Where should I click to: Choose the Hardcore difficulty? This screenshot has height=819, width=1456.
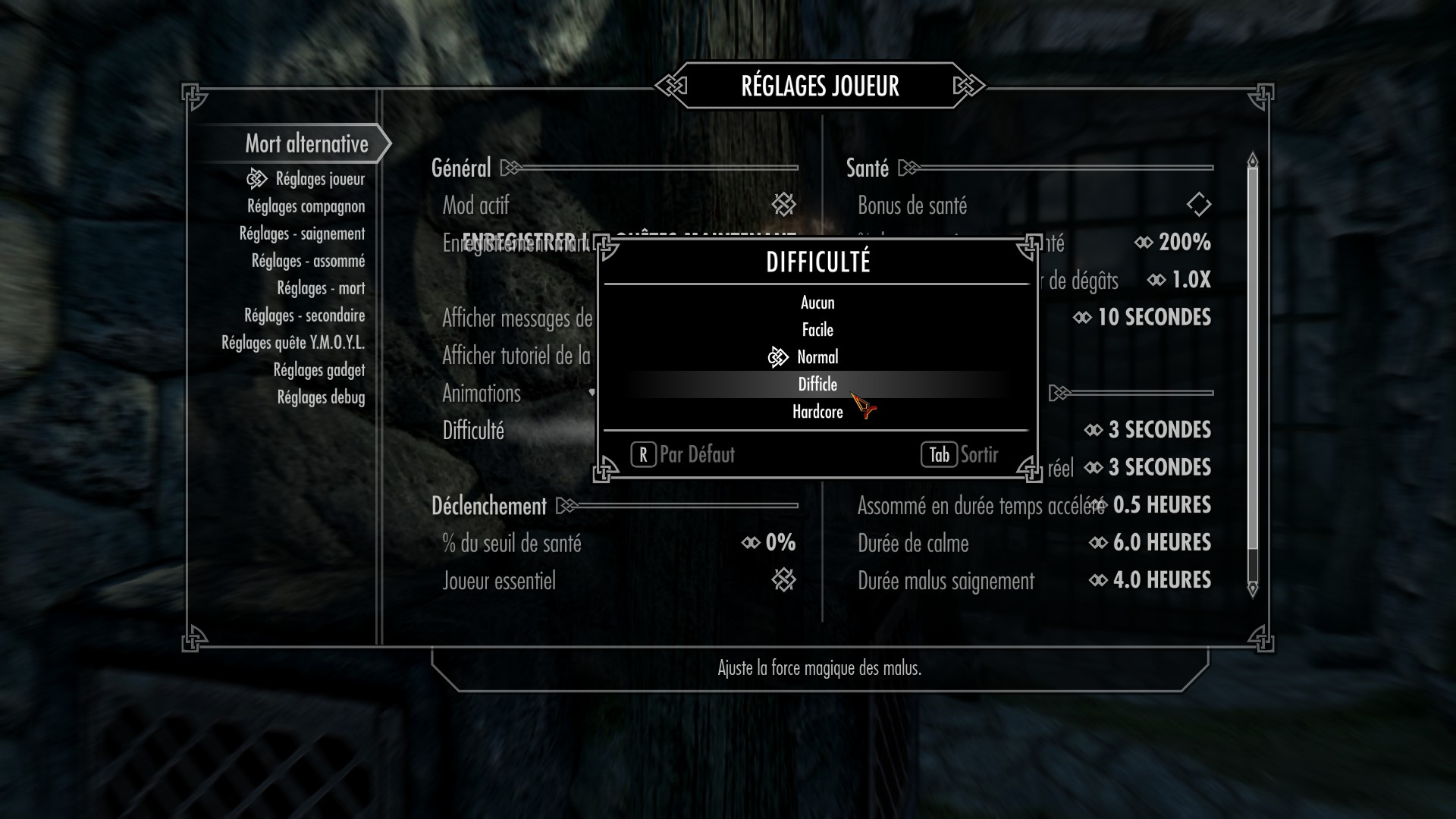(817, 412)
